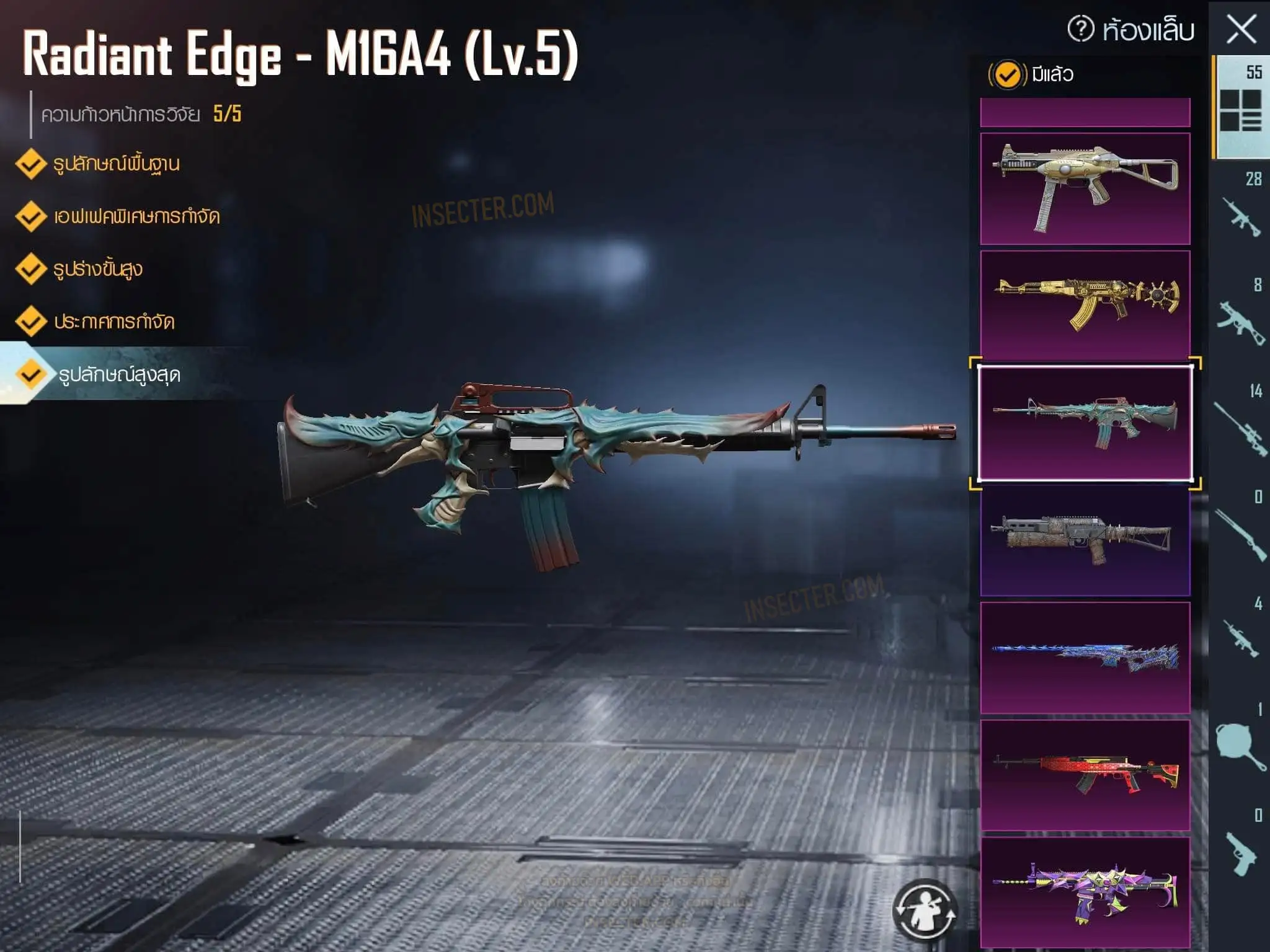
Task: View the second research level kill effect
Action: (136, 217)
